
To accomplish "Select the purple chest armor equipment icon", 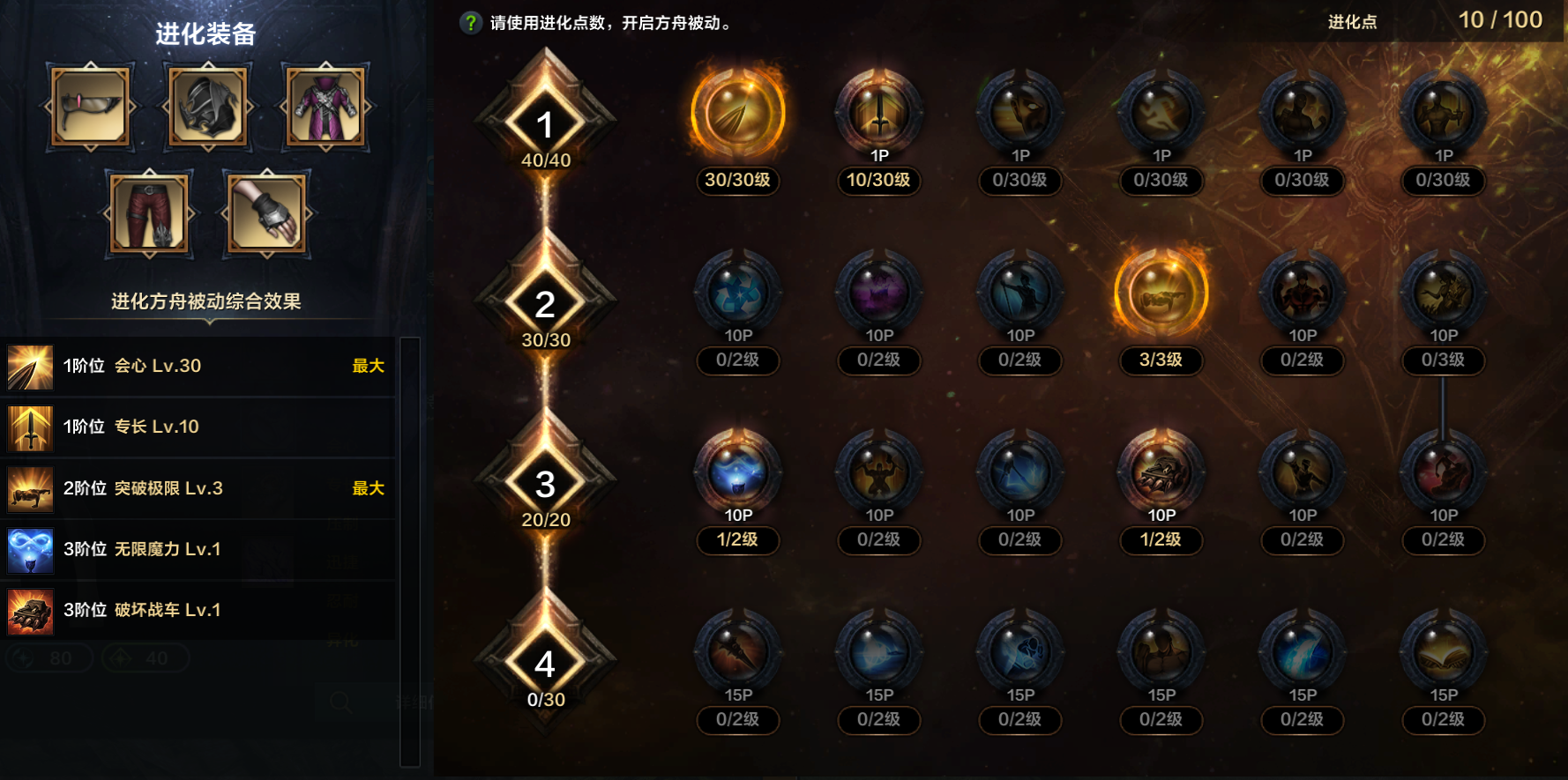I will pyautogui.click(x=325, y=106).
